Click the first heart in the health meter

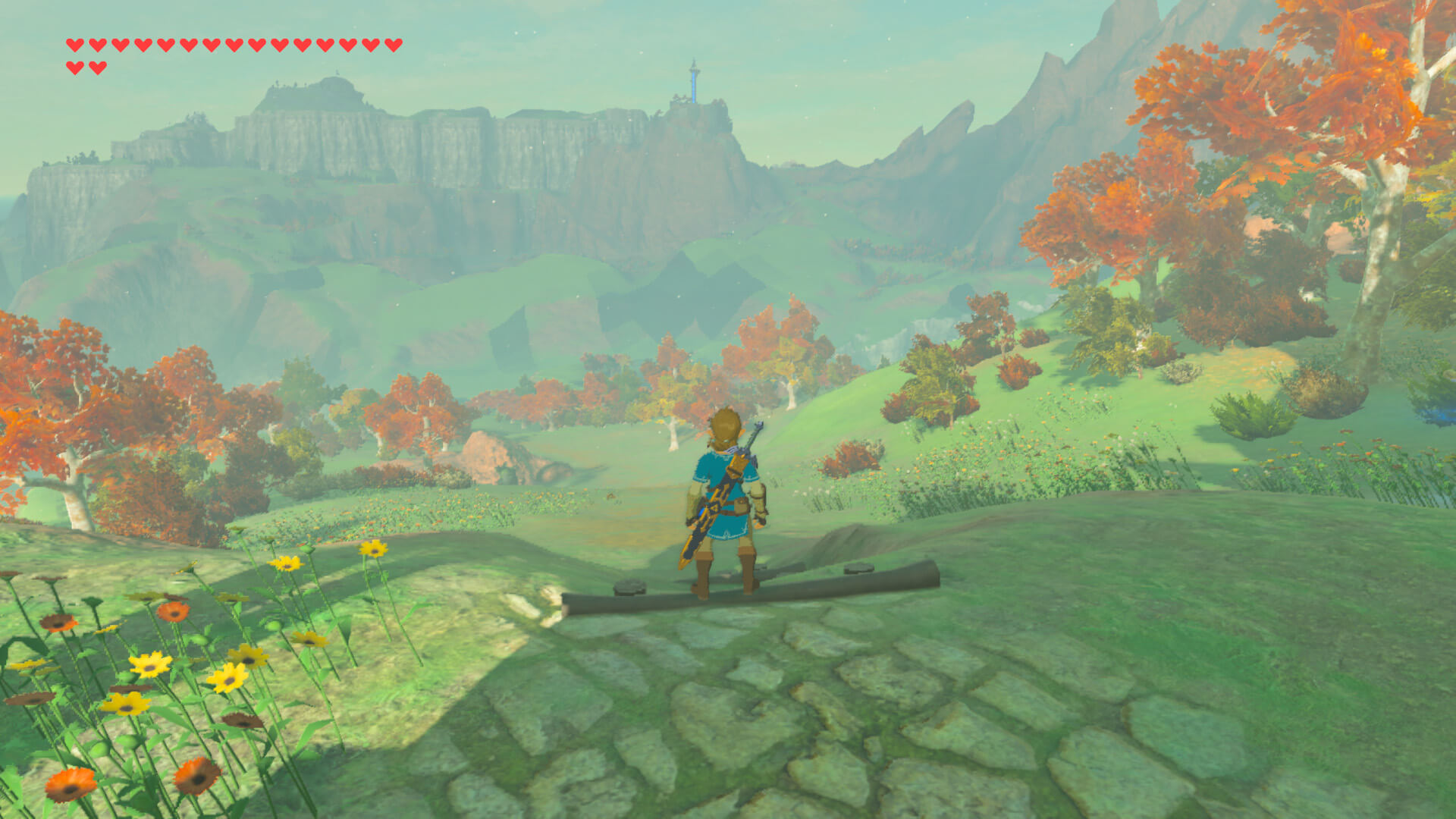[74, 45]
